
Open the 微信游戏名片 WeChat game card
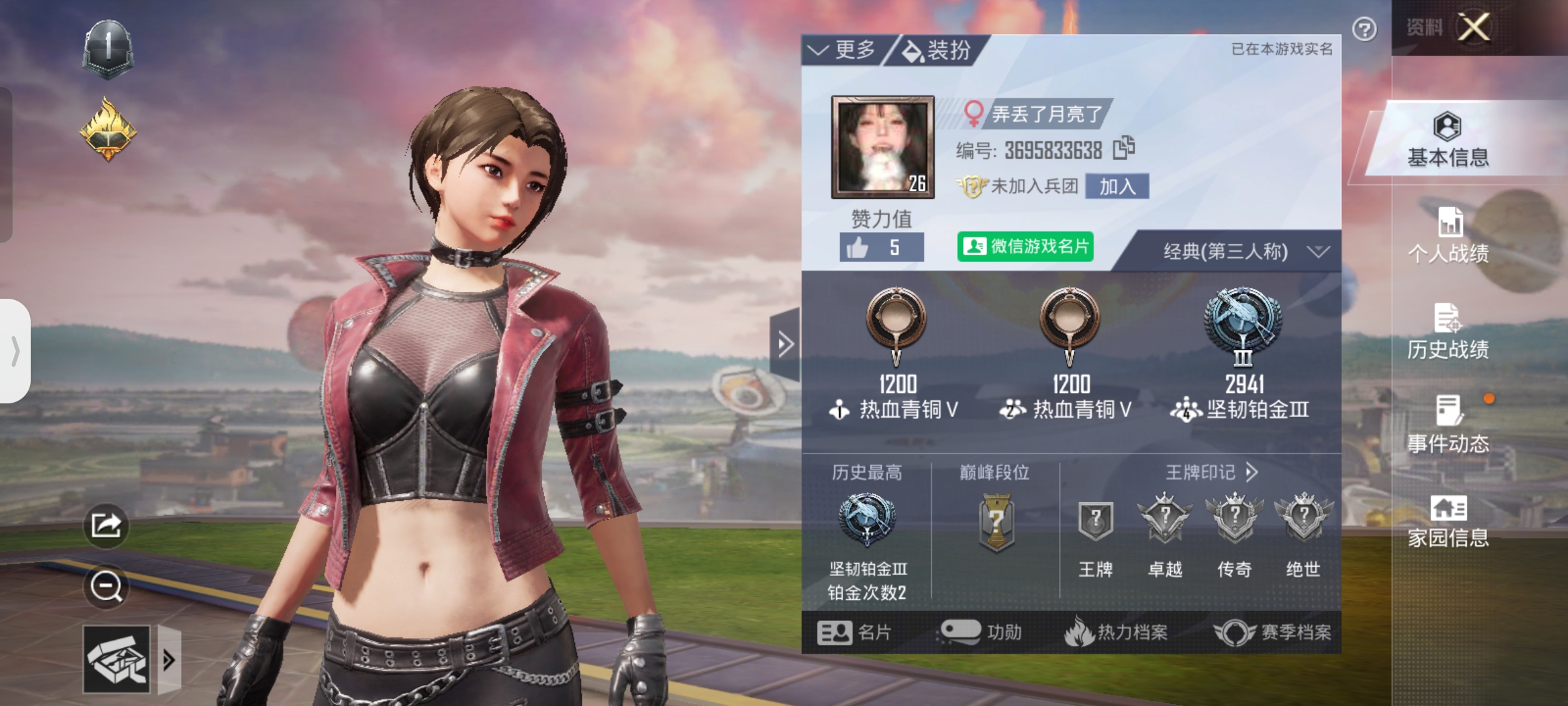pos(1024,246)
